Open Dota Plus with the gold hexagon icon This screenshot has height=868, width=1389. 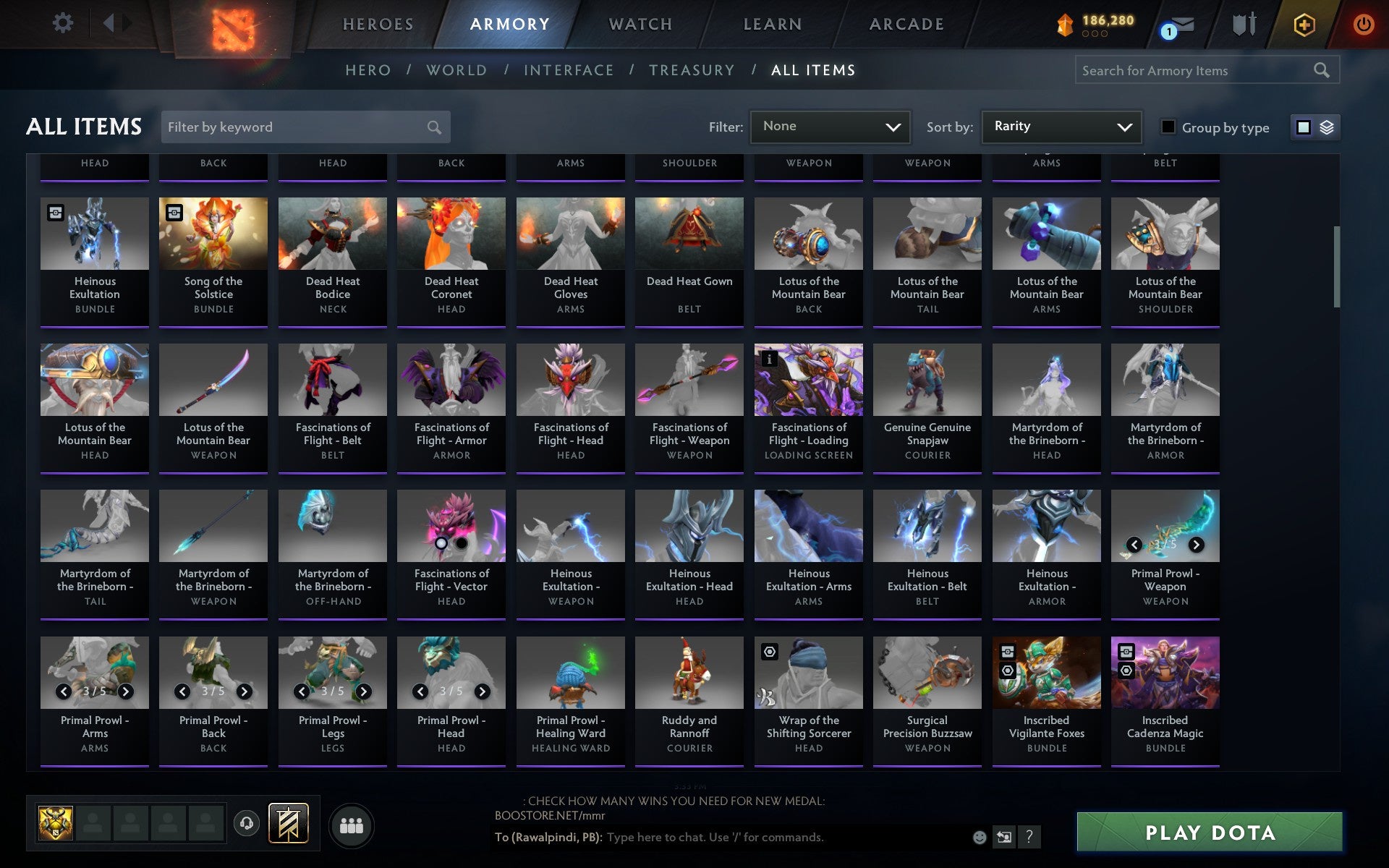coord(1304,22)
